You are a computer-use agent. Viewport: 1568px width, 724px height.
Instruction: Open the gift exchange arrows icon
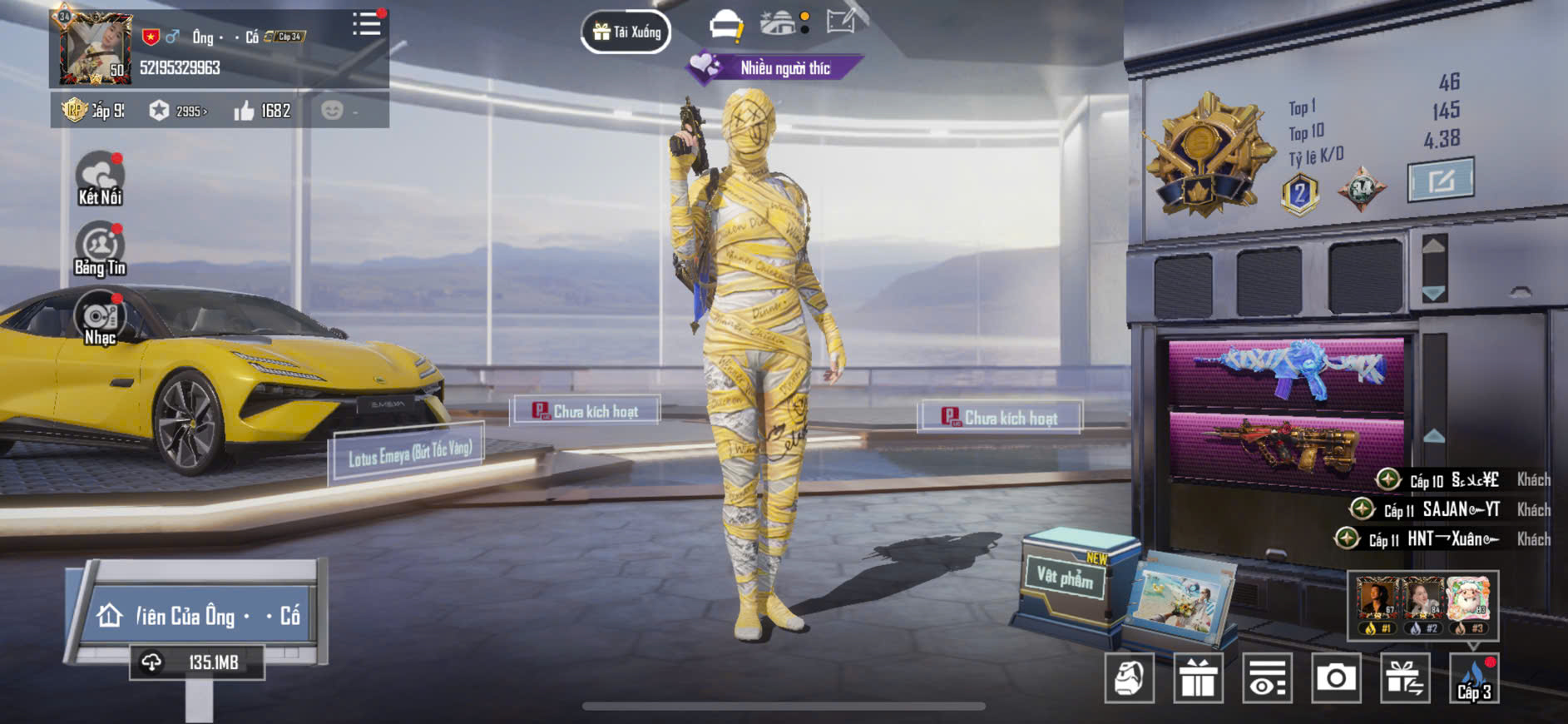(x=1405, y=678)
